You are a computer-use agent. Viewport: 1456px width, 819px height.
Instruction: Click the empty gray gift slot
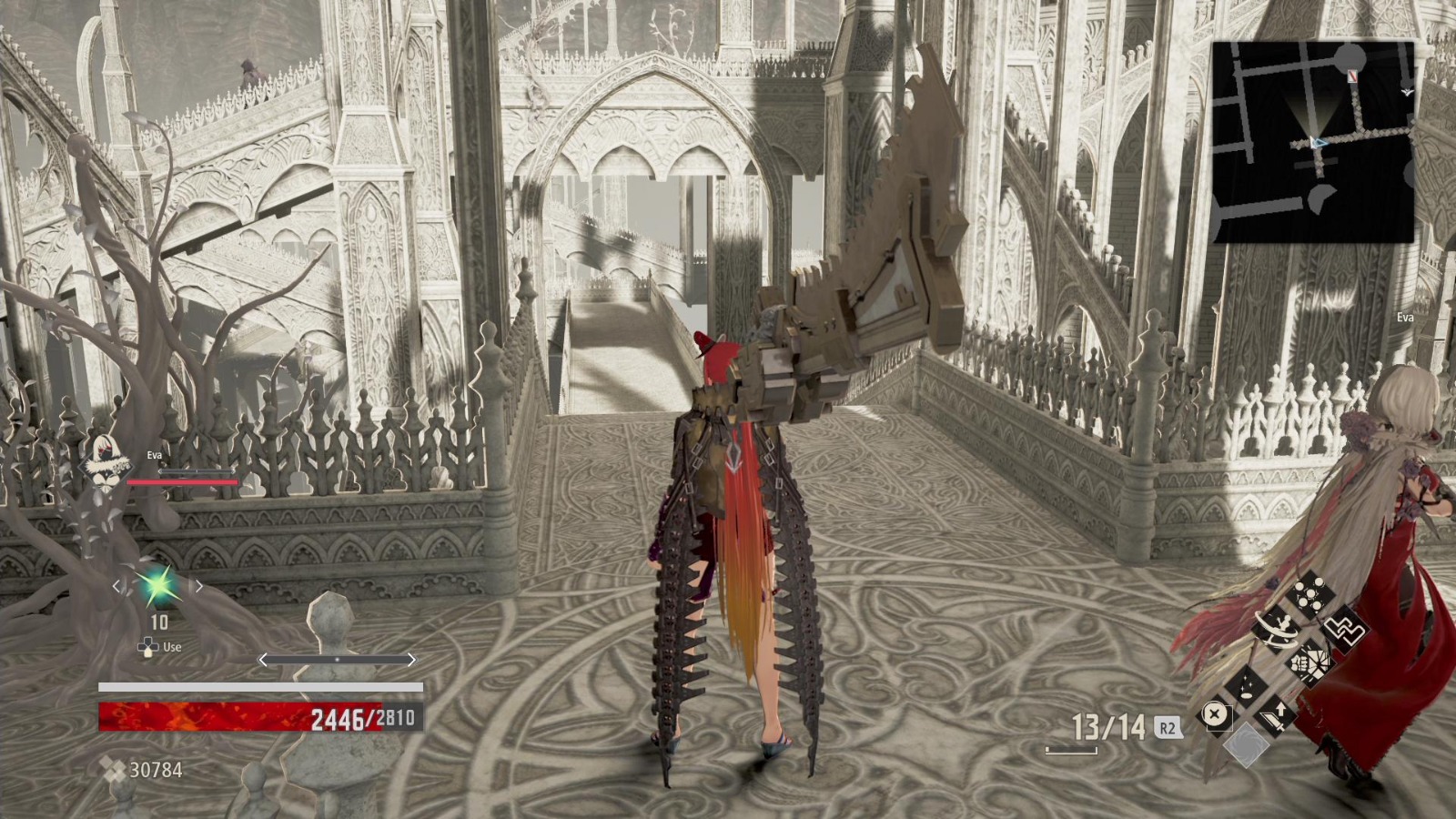pos(1246,743)
